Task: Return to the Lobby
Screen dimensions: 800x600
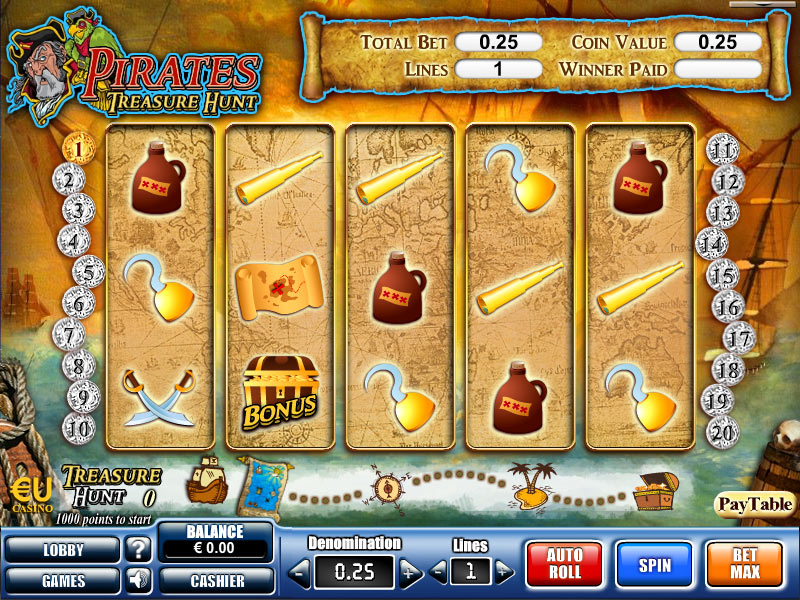Action: (x=62, y=549)
